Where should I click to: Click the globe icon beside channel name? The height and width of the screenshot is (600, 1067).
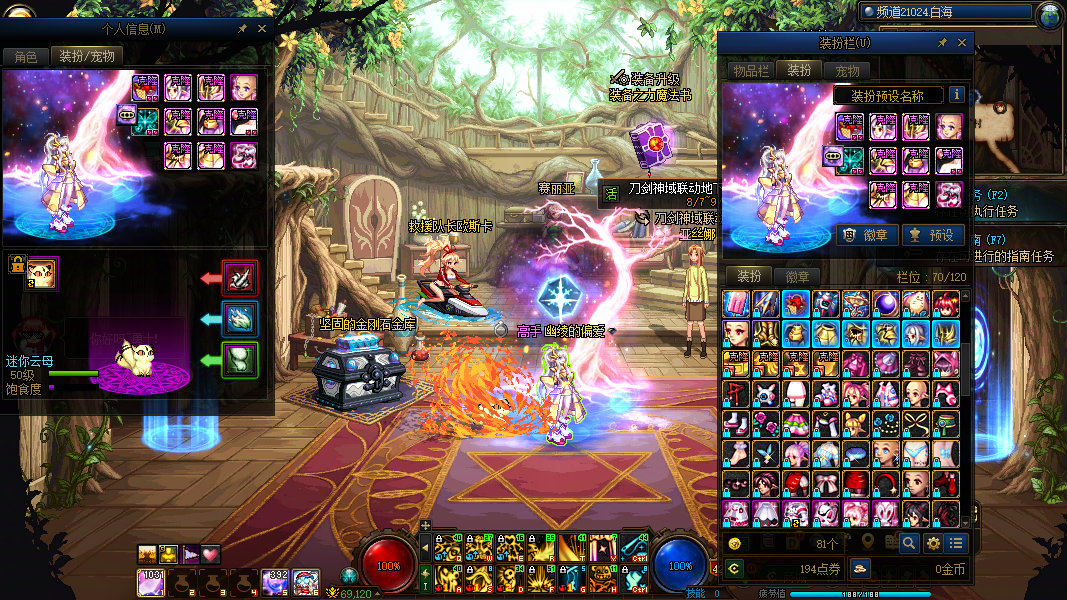(1050, 14)
